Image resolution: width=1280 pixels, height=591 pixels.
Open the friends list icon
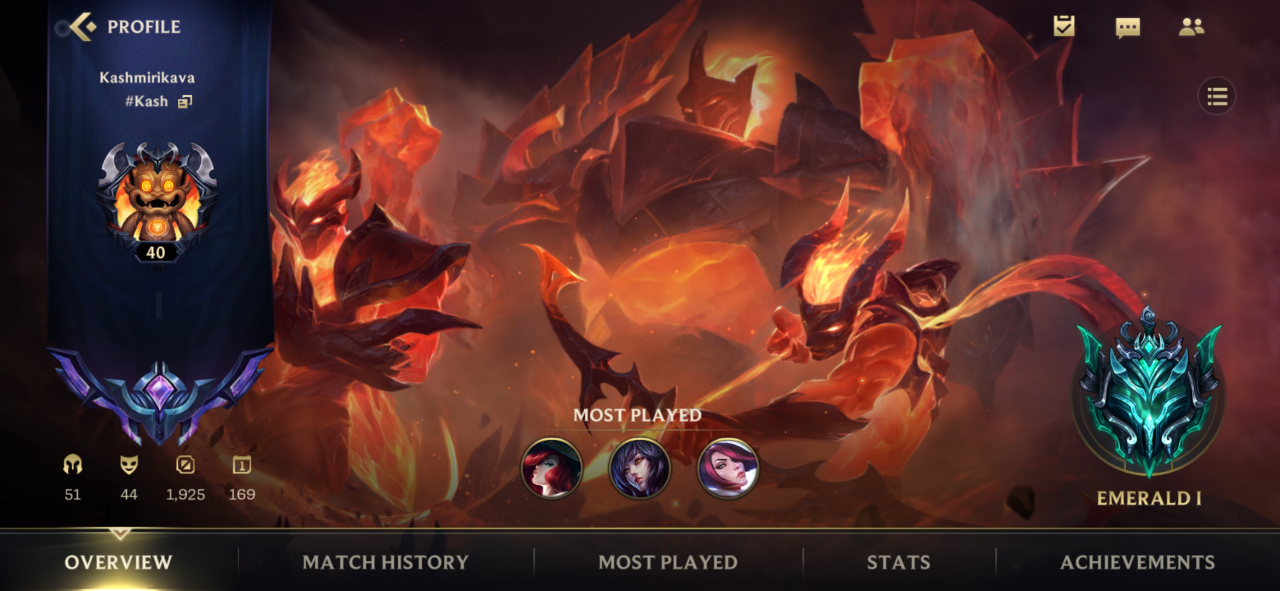click(1191, 27)
